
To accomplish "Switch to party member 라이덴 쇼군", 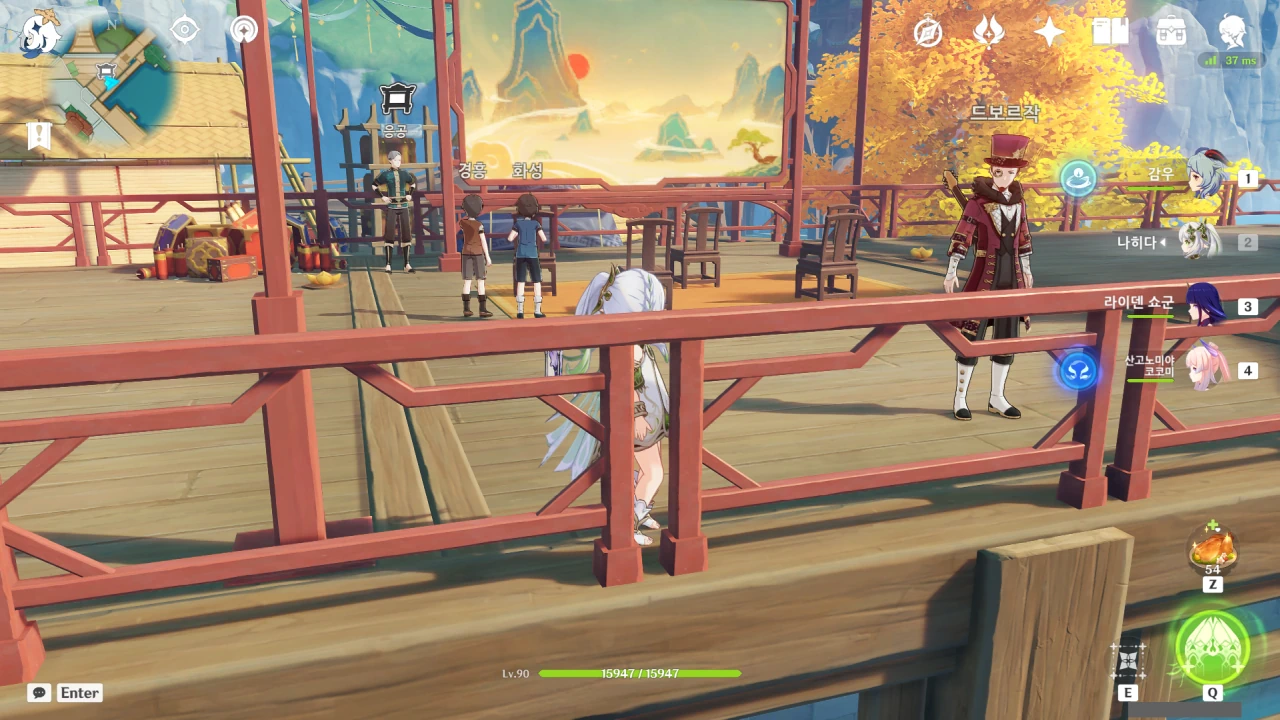I will coord(1205,305).
